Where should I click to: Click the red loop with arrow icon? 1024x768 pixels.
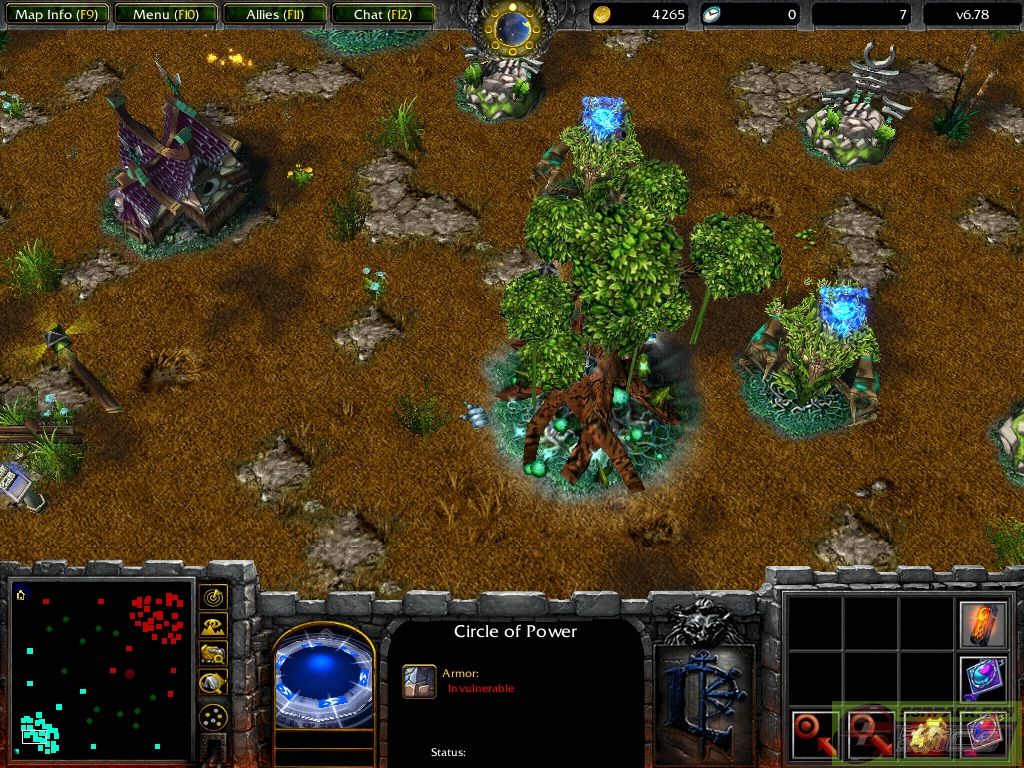(869, 734)
